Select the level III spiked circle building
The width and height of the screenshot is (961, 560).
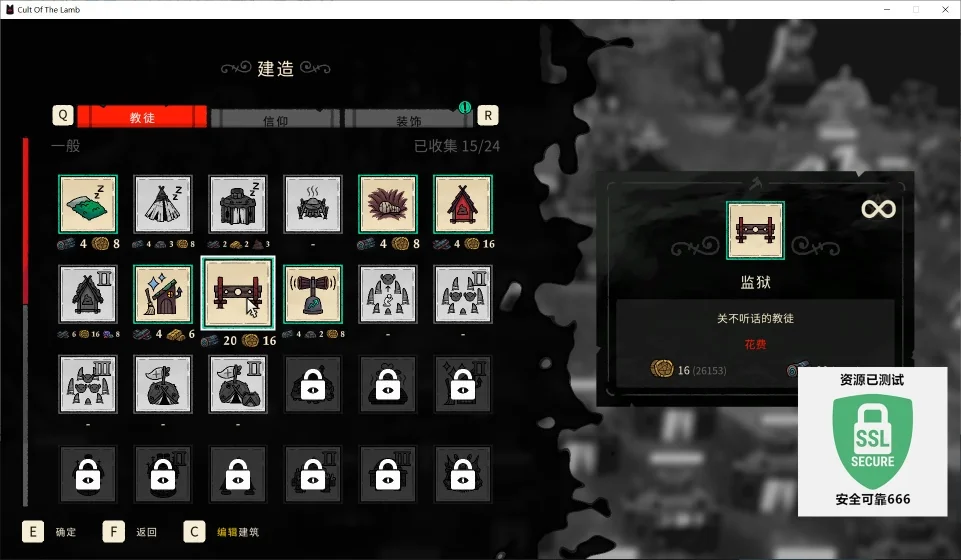click(x=88, y=384)
